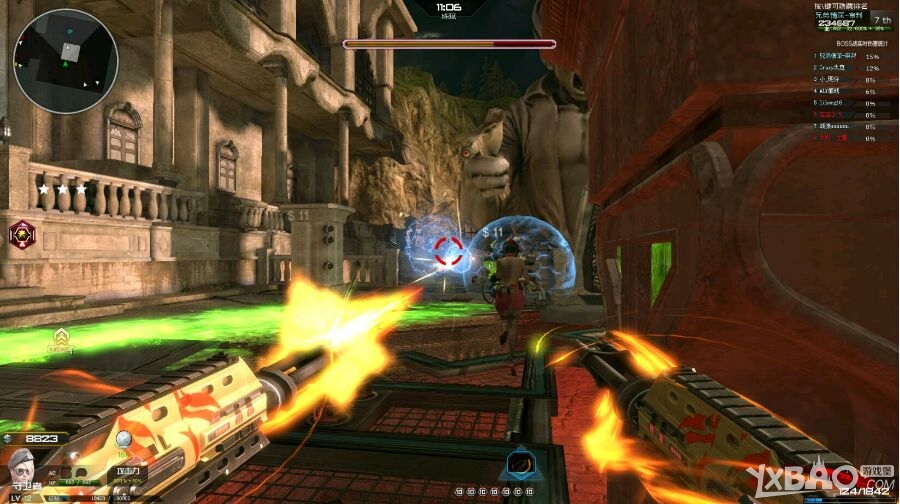Select the attack power buff panel
Image resolution: width=900 pixels, height=504 pixels.
[x=128, y=472]
